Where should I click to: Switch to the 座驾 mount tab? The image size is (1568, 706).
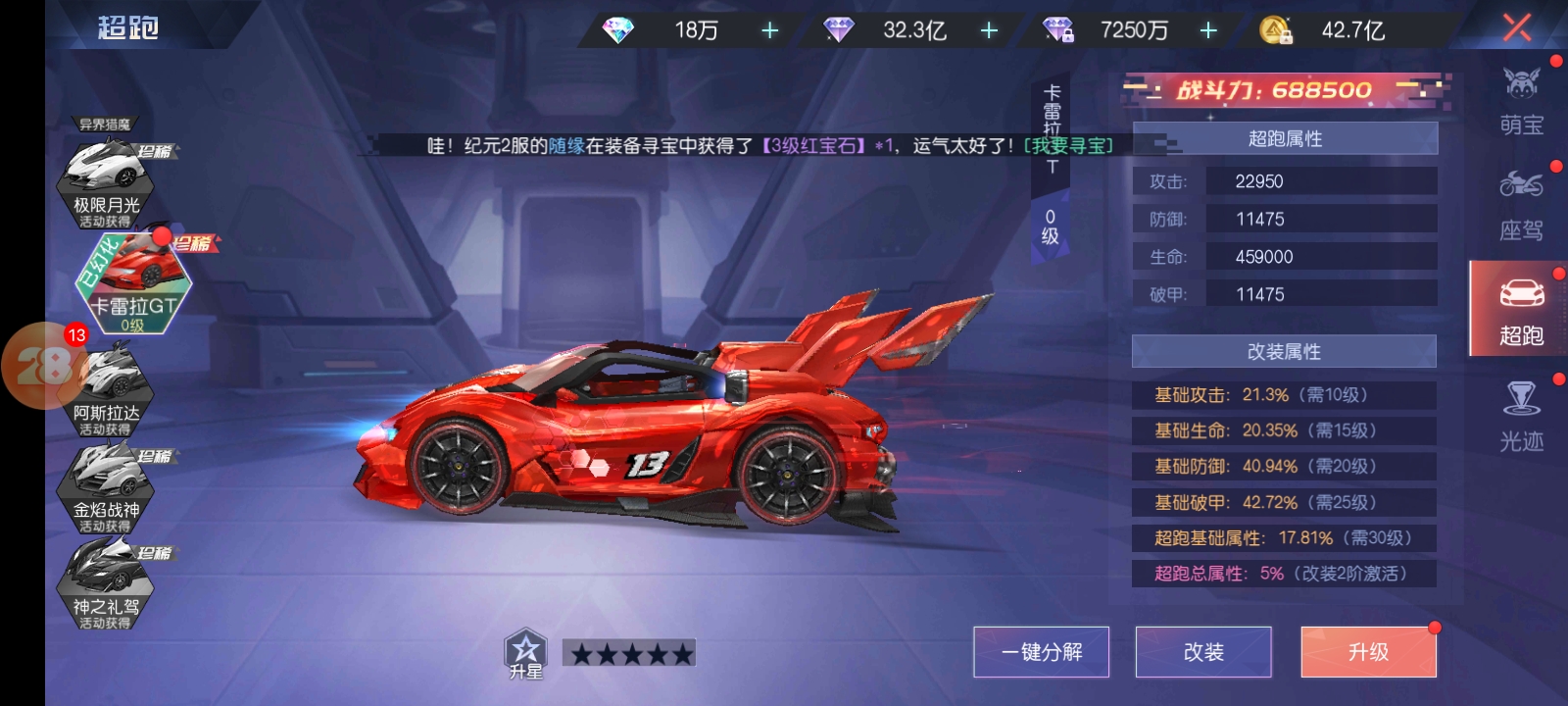click(x=1521, y=205)
